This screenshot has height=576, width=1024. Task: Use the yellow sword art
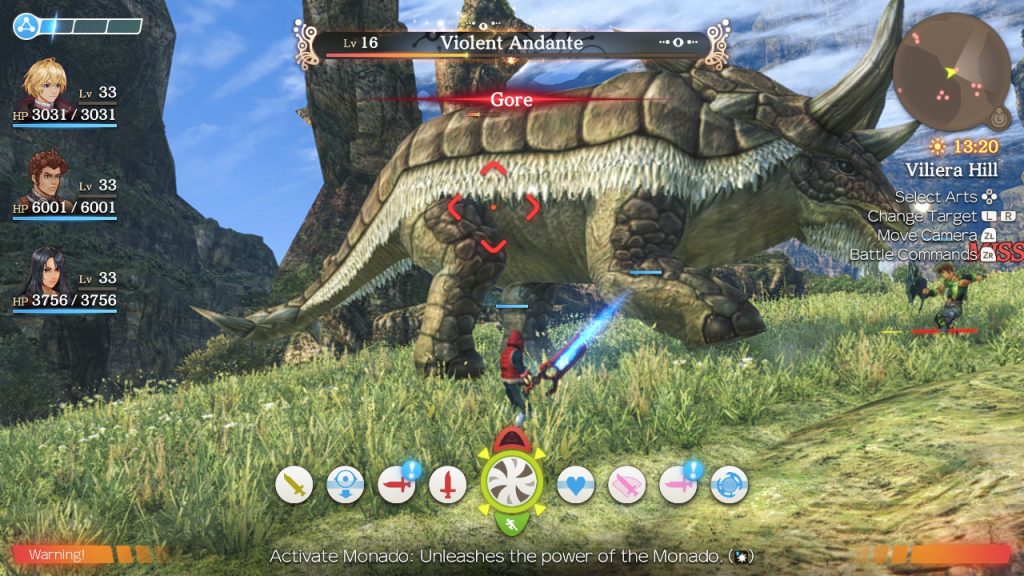[294, 486]
